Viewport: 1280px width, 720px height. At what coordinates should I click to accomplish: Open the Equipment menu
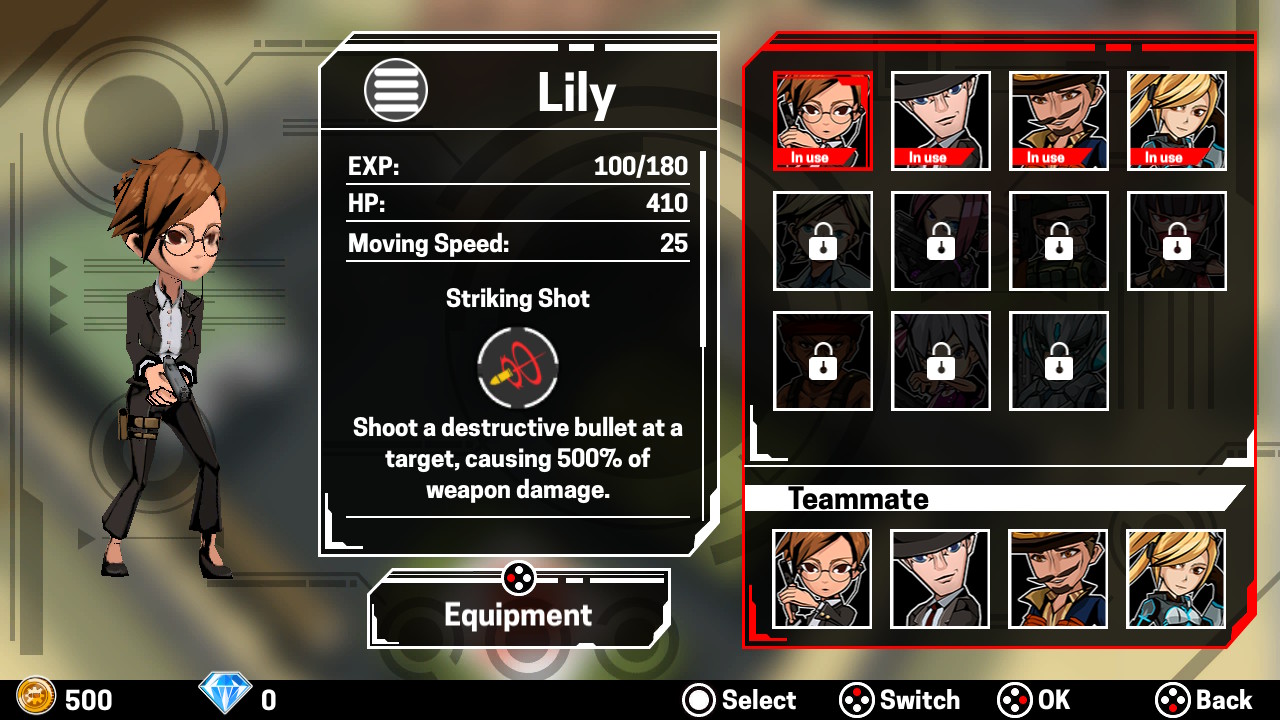pyautogui.click(x=518, y=615)
